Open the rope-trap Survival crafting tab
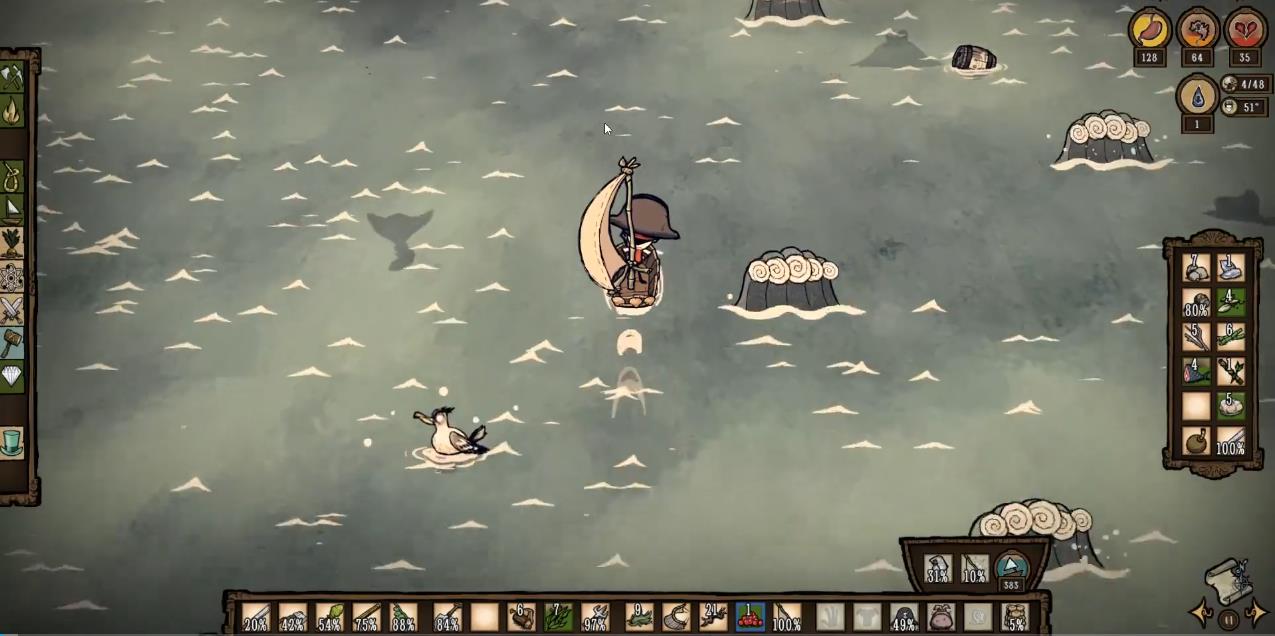 coord(12,177)
